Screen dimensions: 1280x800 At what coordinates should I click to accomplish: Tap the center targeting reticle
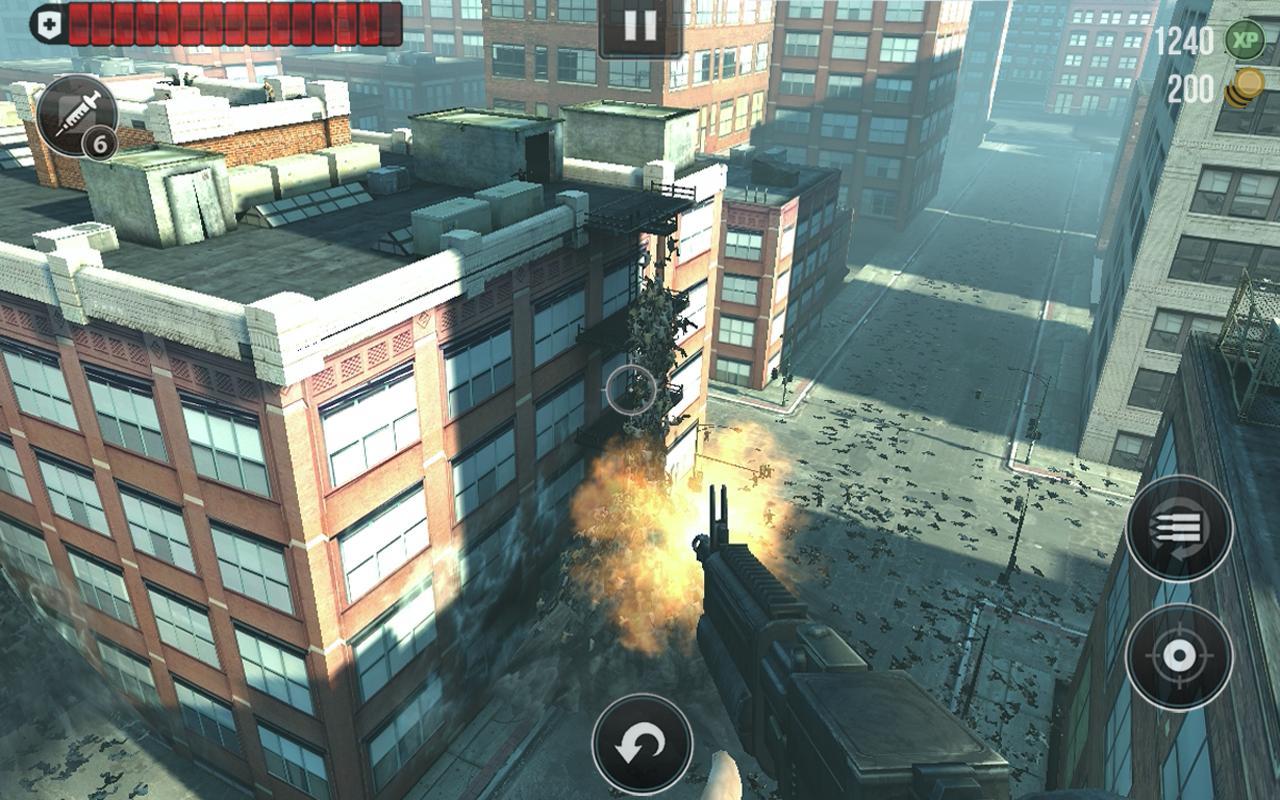631,388
